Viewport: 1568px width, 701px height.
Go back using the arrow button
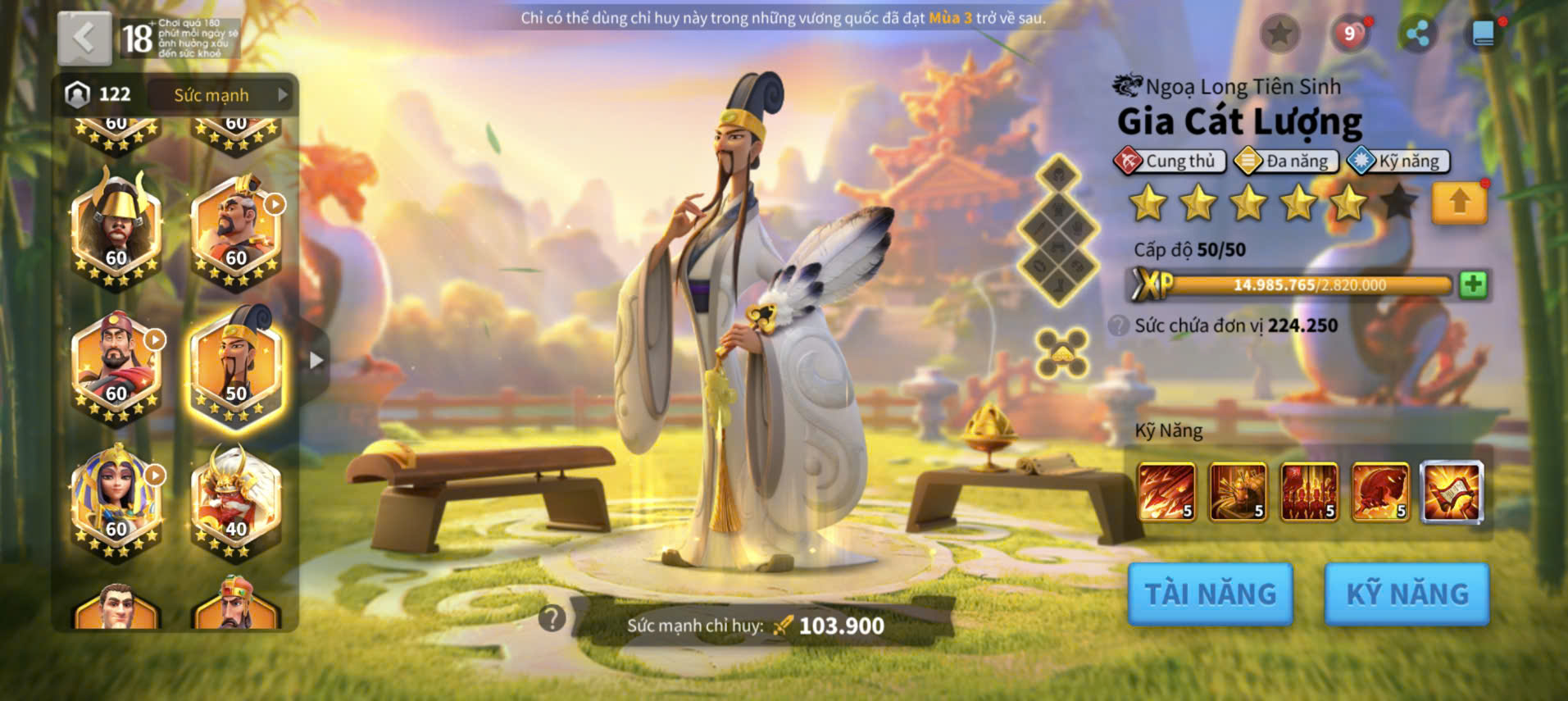click(x=84, y=38)
